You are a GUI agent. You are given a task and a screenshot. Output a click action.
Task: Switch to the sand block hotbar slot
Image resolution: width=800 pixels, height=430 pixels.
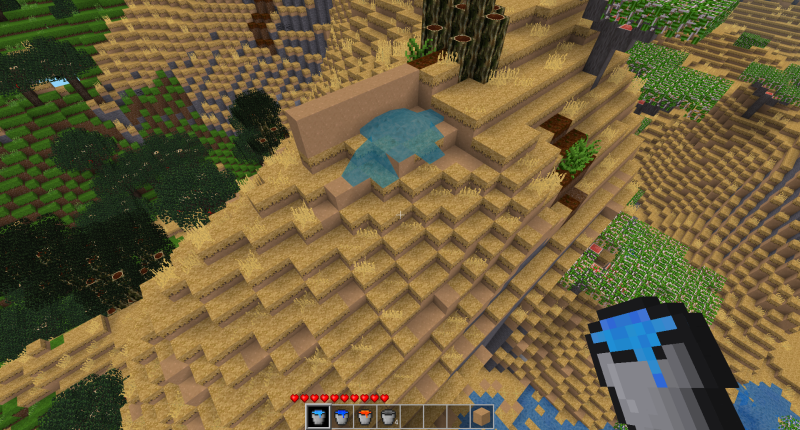pos(481,417)
